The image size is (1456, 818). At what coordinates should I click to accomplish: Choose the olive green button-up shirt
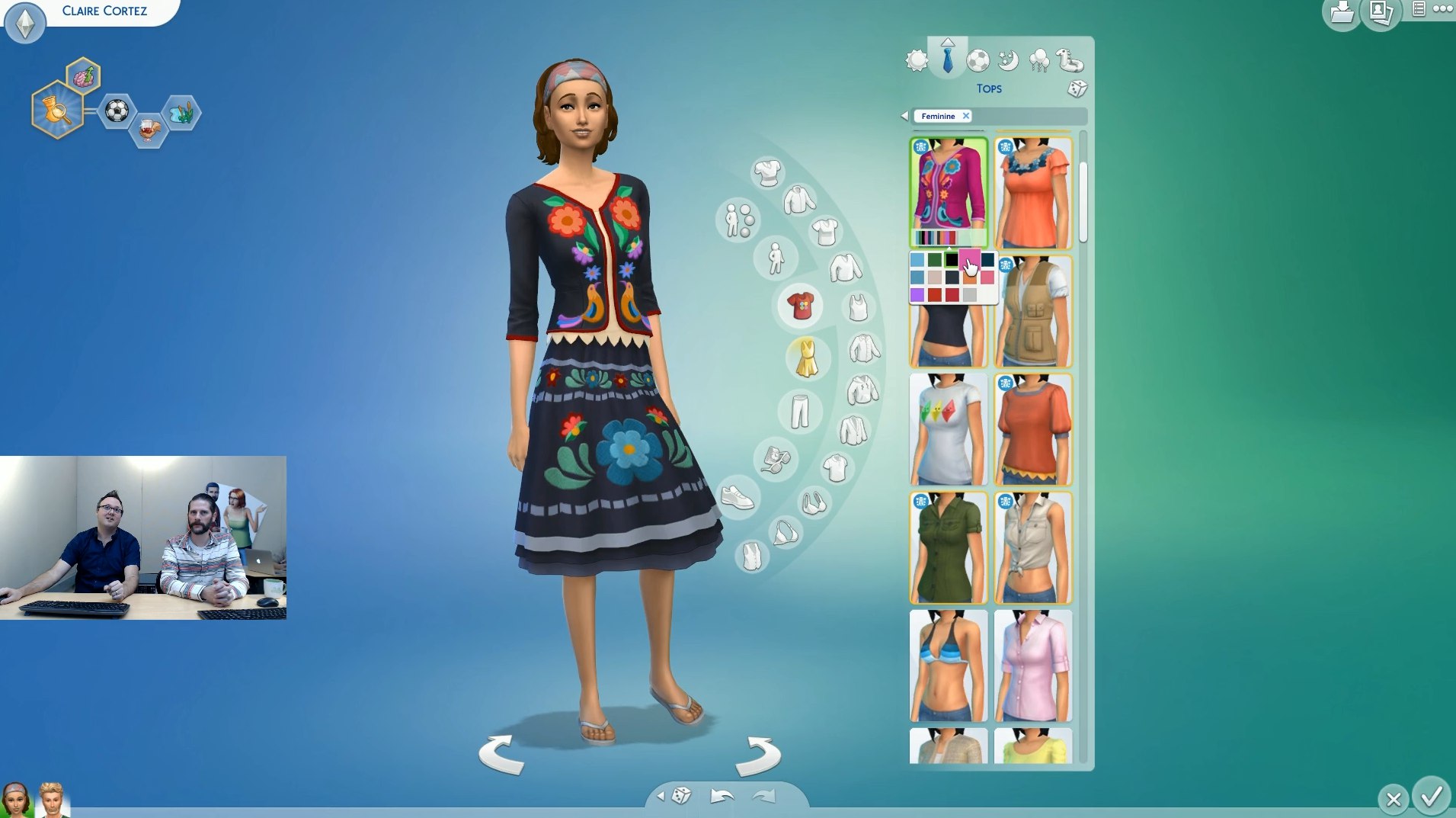pyautogui.click(x=948, y=548)
